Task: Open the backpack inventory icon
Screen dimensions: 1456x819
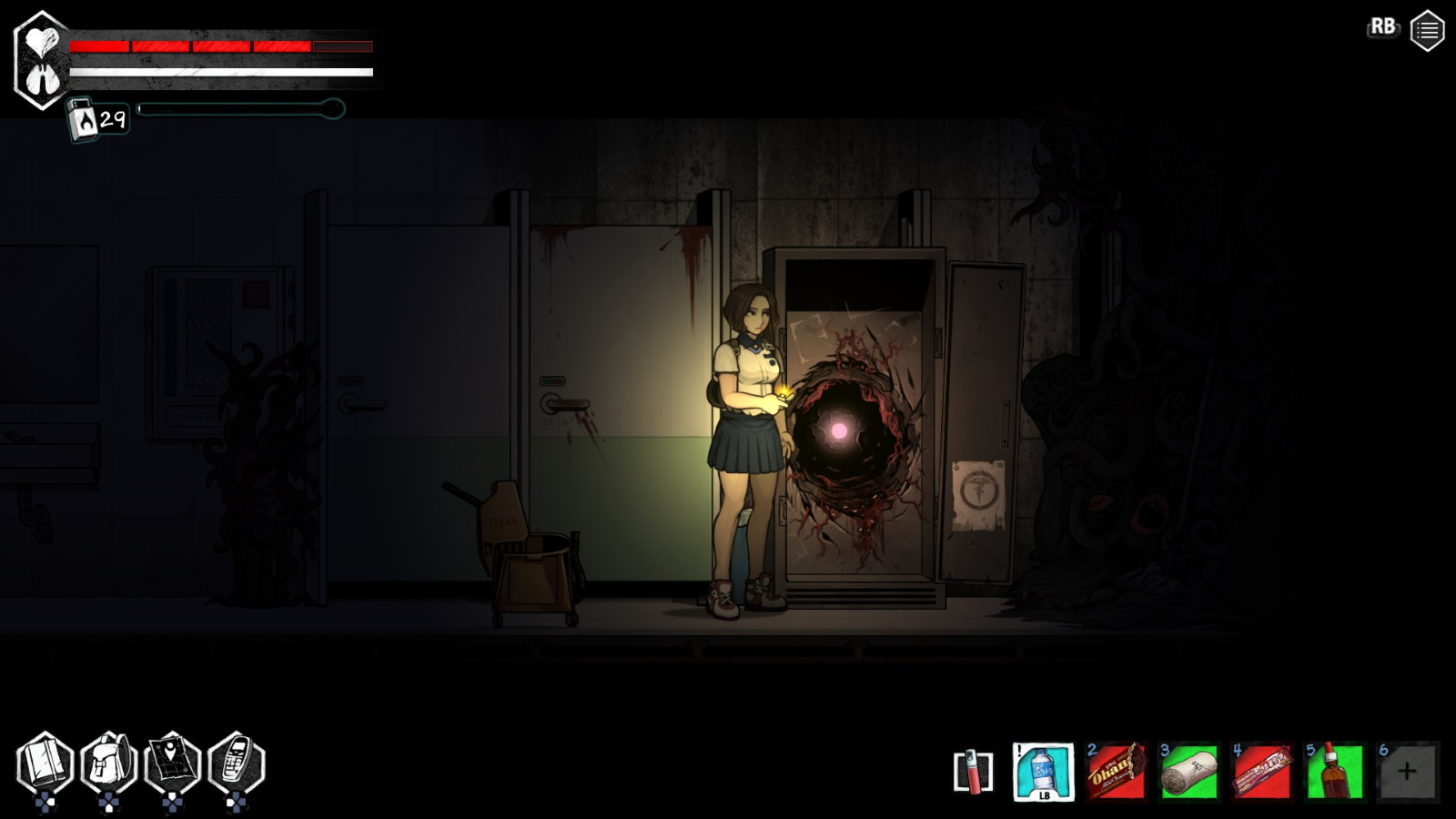Action: pyautogui.click(x=112, y=761)
